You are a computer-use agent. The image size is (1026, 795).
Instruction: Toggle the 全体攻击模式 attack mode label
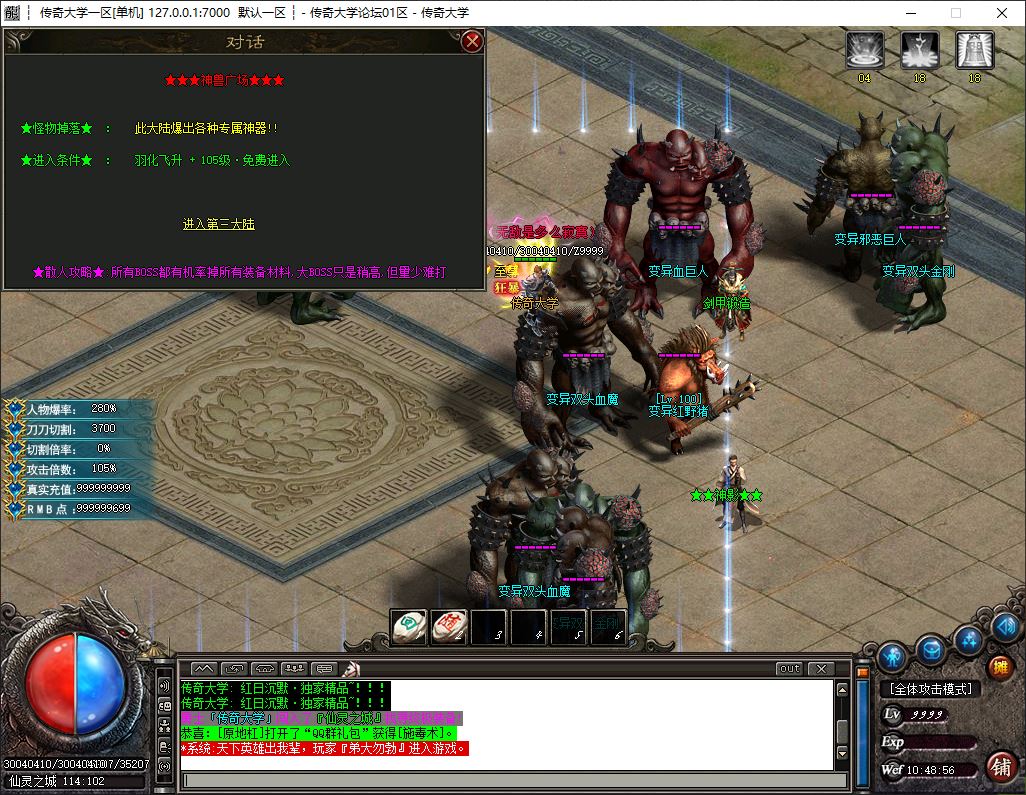930,689
